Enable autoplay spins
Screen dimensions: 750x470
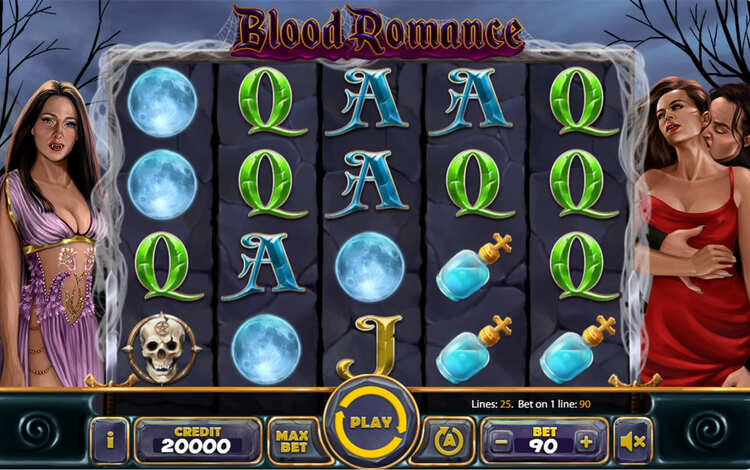point(449,440)
